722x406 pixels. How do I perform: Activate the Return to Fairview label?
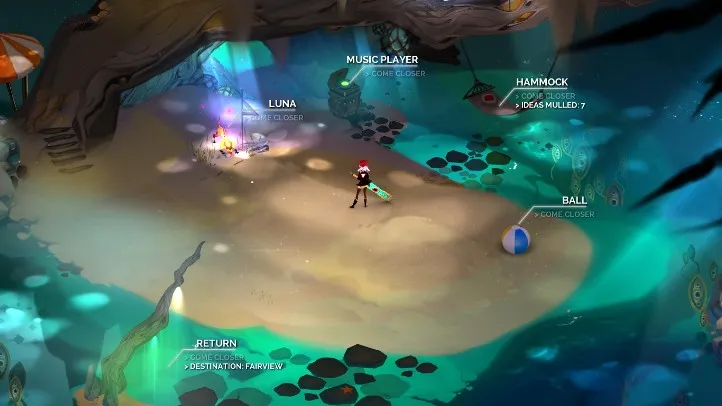tap(216, 344)
